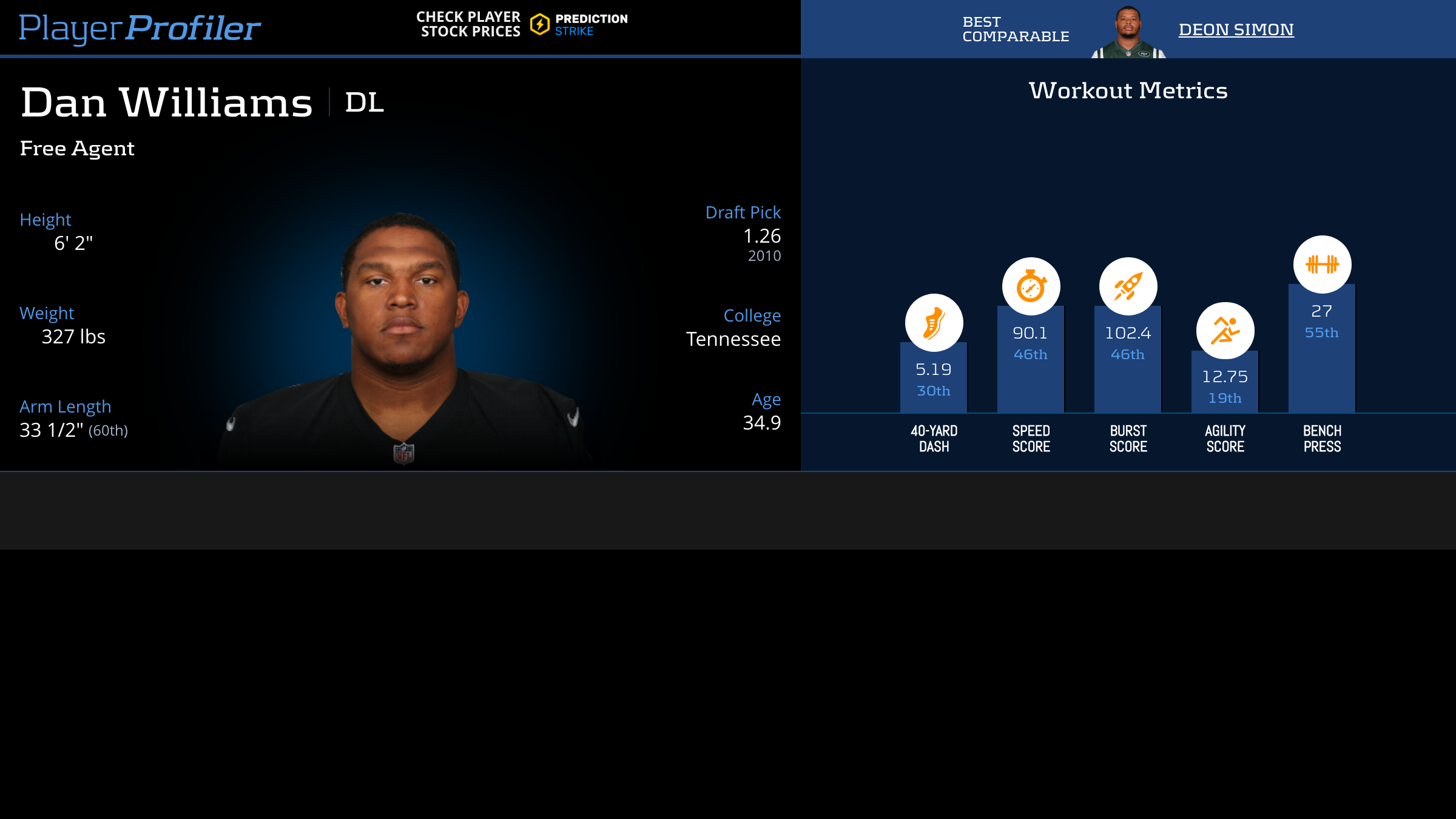This screenshot has height=819, width=1456.
Task: Open the PlayerProfiler home logo
Action: pyautogui.click(x=140, y=28)
